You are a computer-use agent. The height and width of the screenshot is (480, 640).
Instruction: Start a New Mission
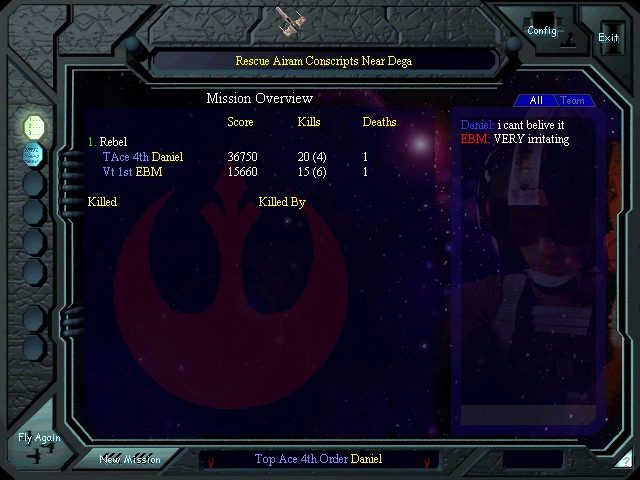130,459
